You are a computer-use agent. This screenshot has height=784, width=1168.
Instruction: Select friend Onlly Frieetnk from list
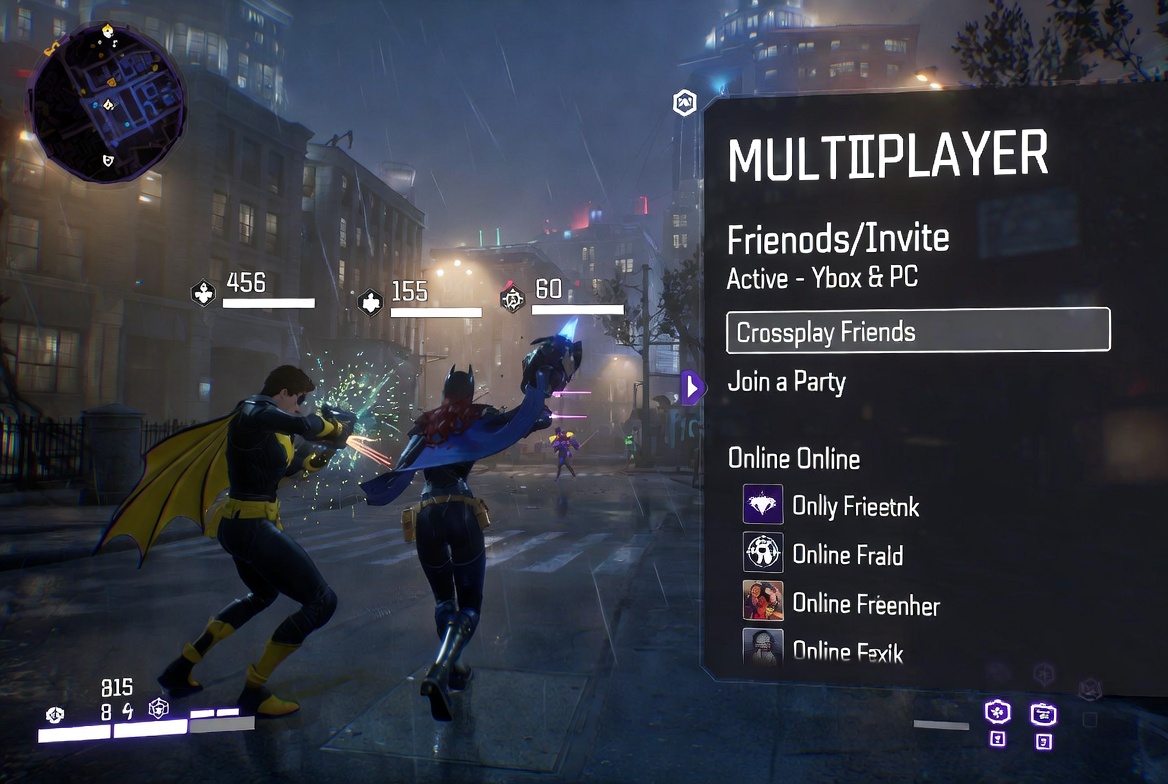855,507
